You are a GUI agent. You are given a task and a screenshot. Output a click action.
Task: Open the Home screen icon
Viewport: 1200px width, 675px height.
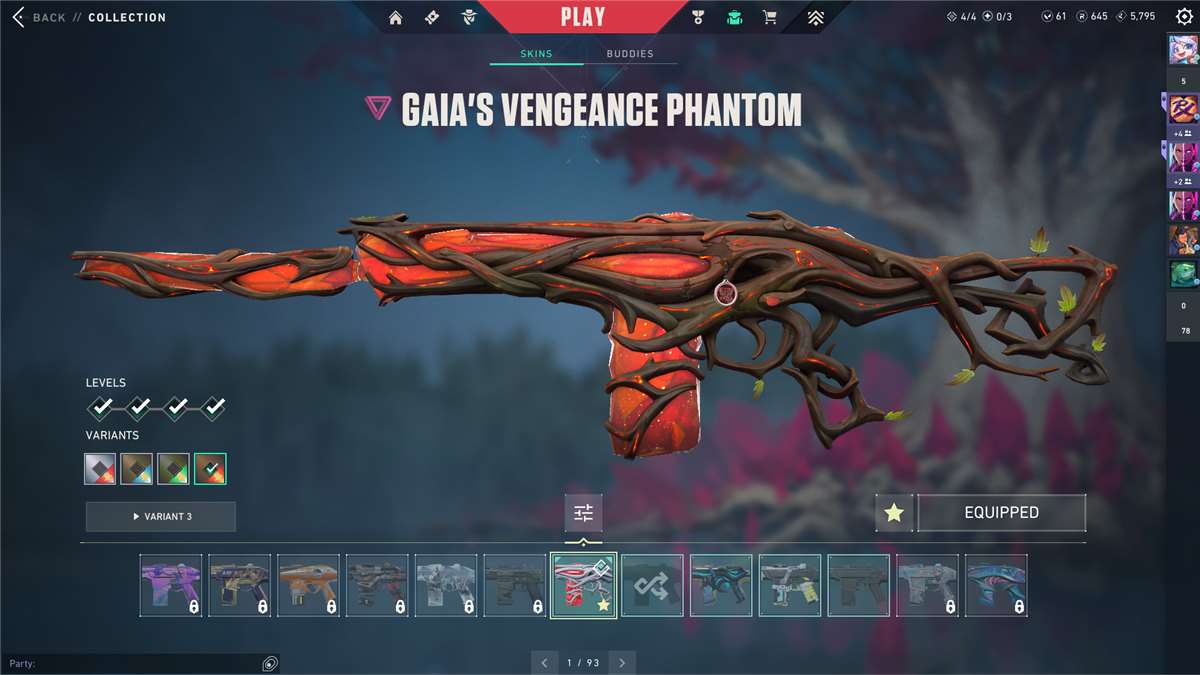pos(396,17)
